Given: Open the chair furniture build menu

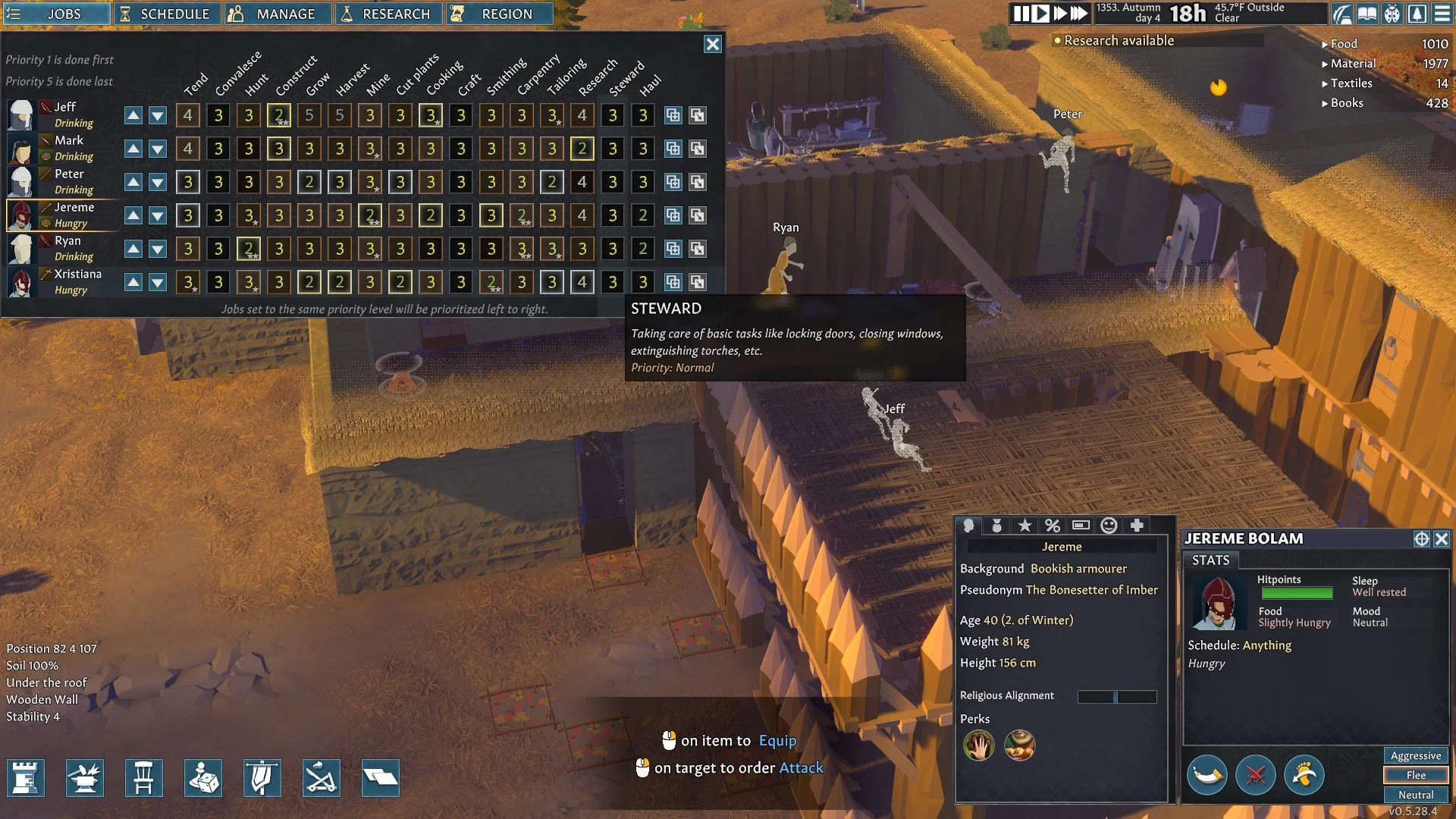Looking at the screenshot, I should (144, 778).
